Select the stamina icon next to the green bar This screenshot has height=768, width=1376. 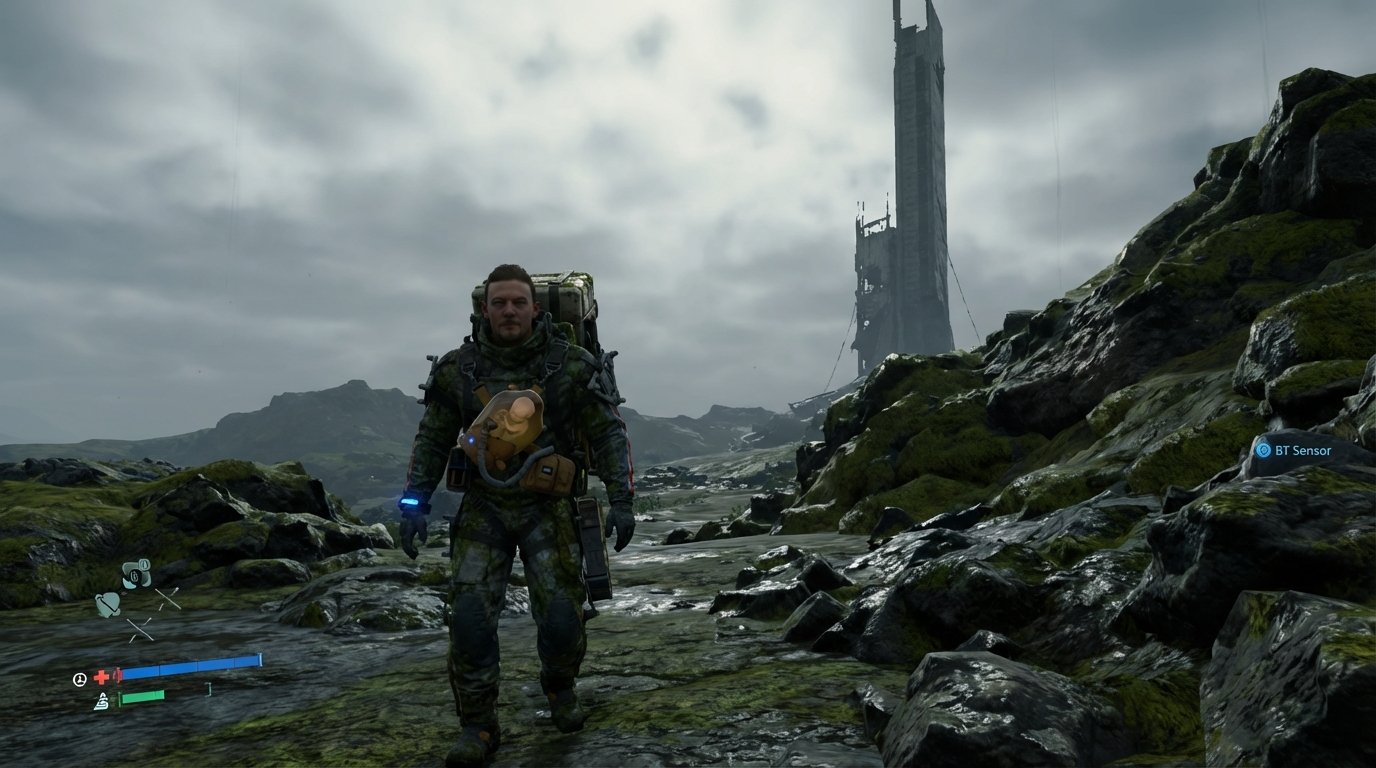click(103, 699)
